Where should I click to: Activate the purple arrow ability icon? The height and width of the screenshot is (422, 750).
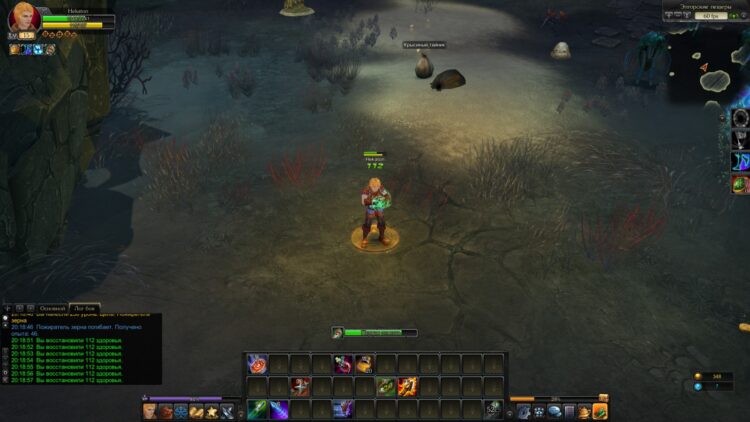(x=279, y=409)
